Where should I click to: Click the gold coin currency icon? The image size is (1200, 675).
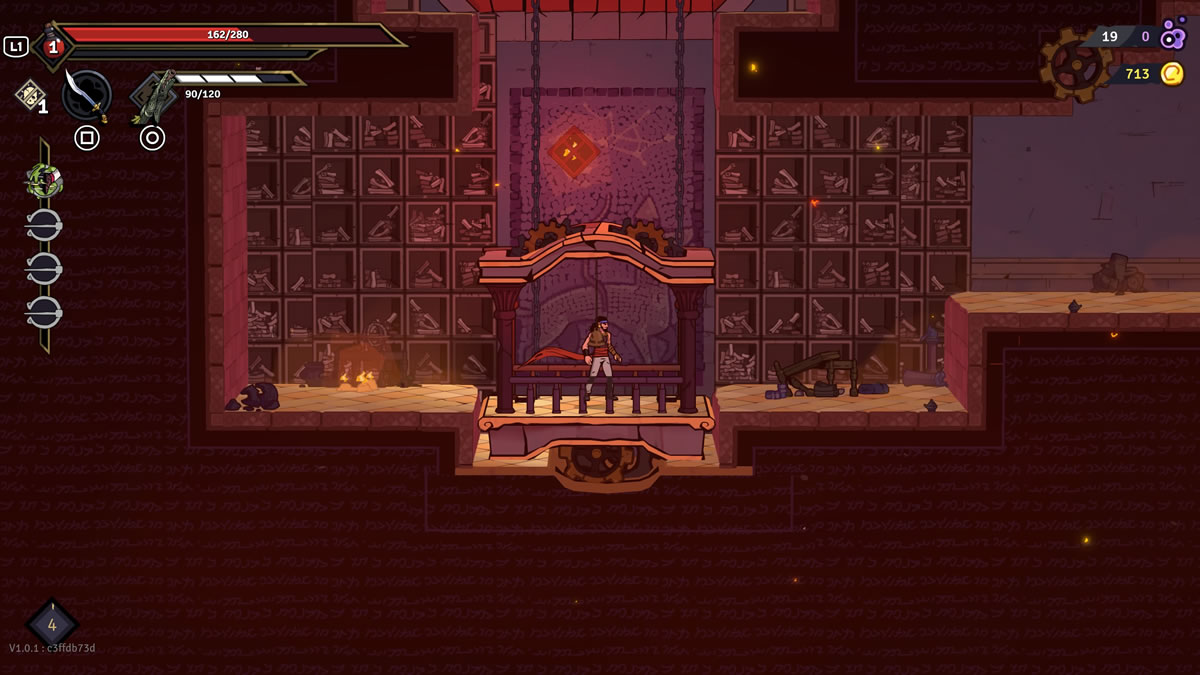click(x=1172, y=74)
